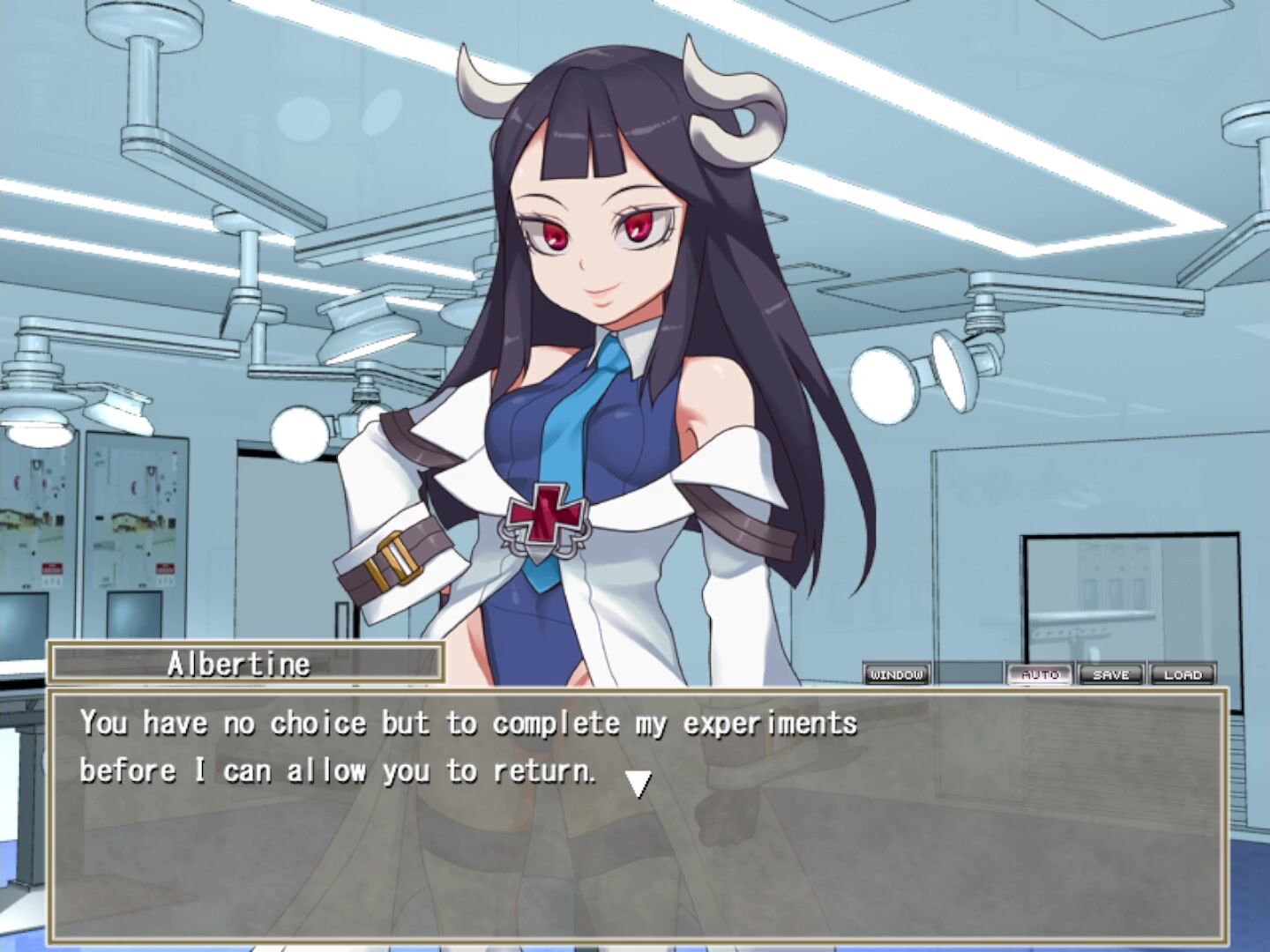Open the SAVE menu
The width and height of the screenshot is (1270, 952).
[x=1110, y=674]
